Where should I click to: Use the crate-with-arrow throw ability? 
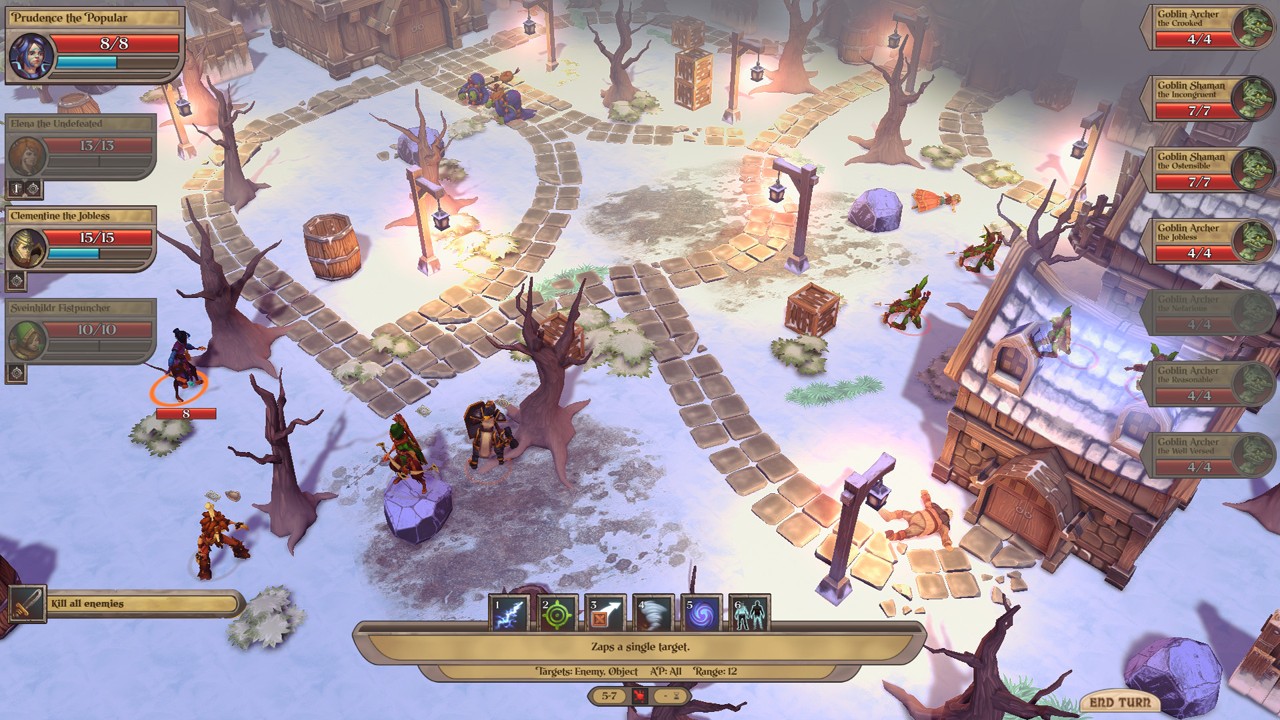606,612
